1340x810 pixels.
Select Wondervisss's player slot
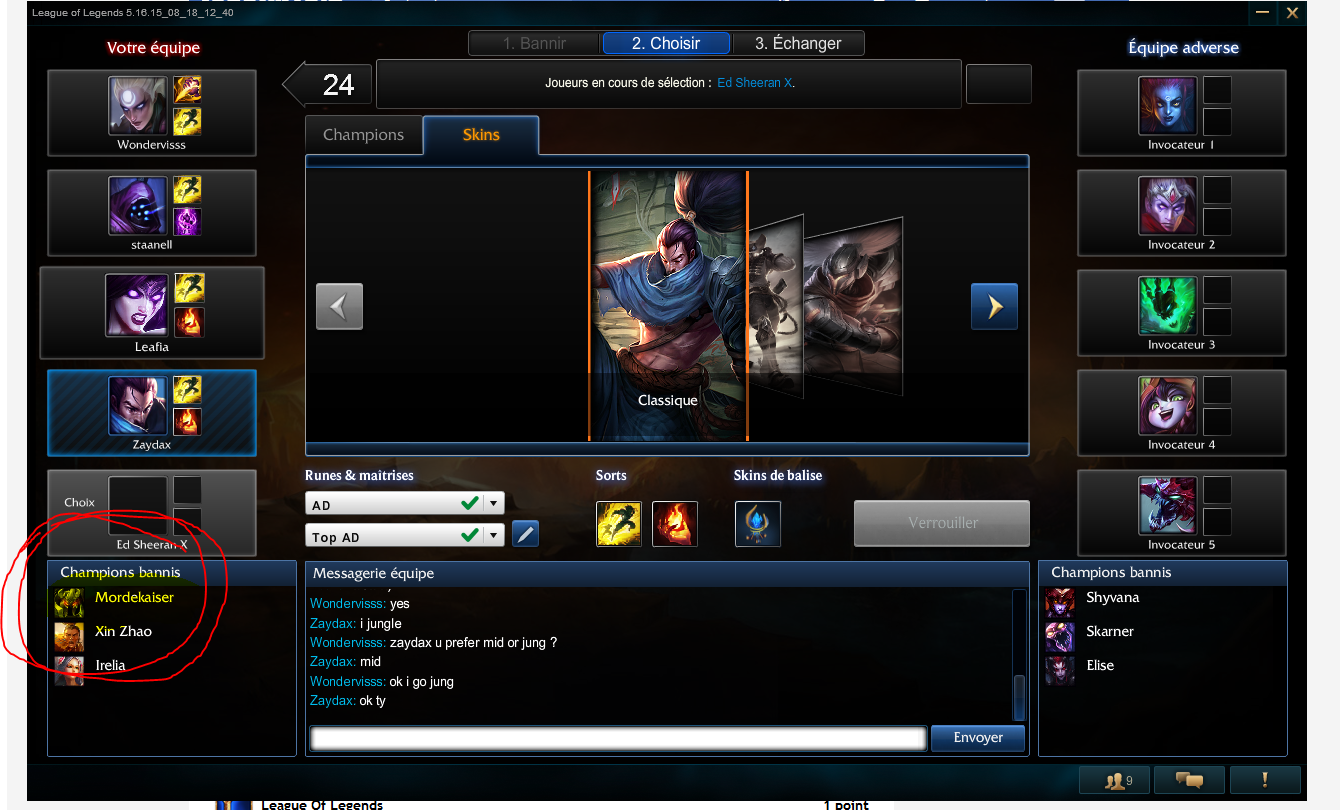pyautogui.click(x=152, y=113)
